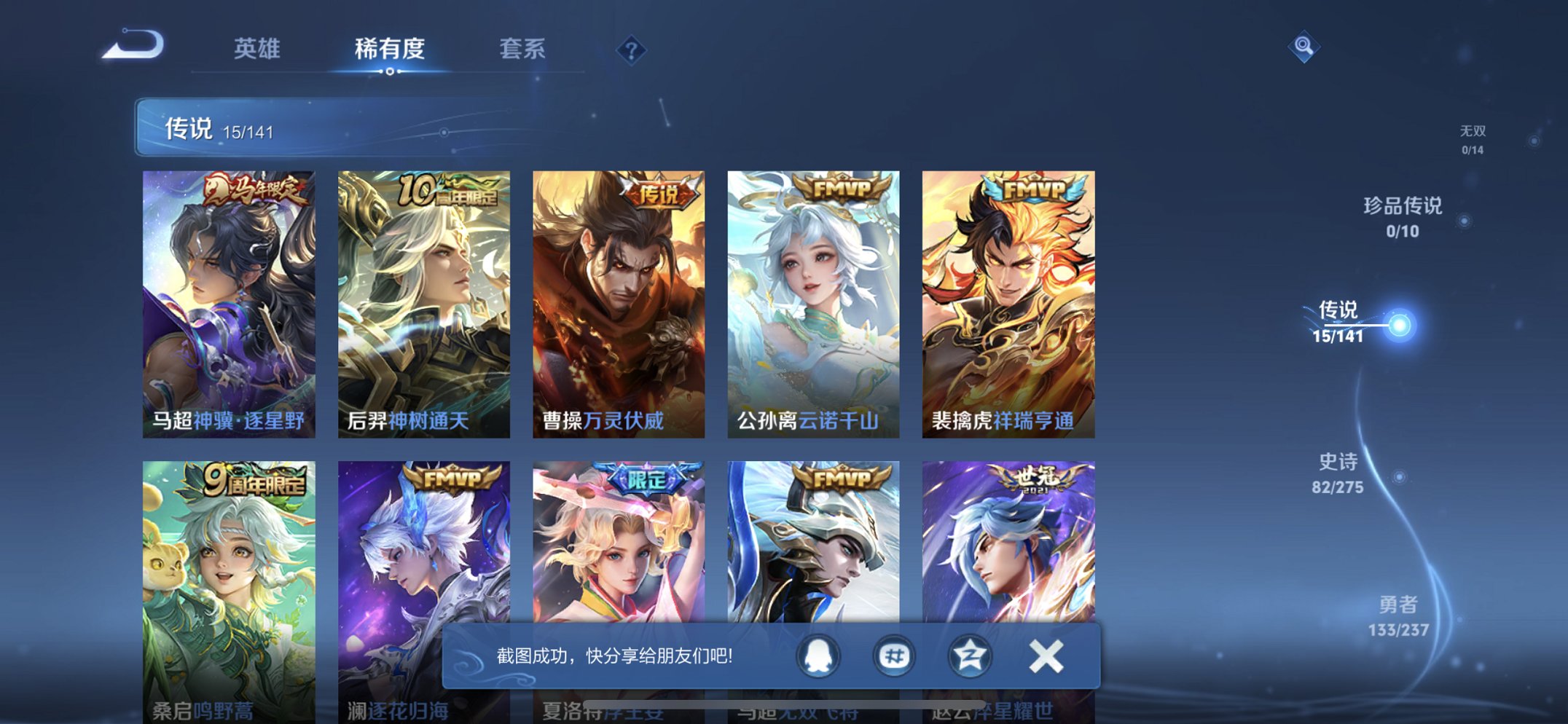Dismiss the screenshot success bar
The image size is (1568, 724).
point(1046,655)
